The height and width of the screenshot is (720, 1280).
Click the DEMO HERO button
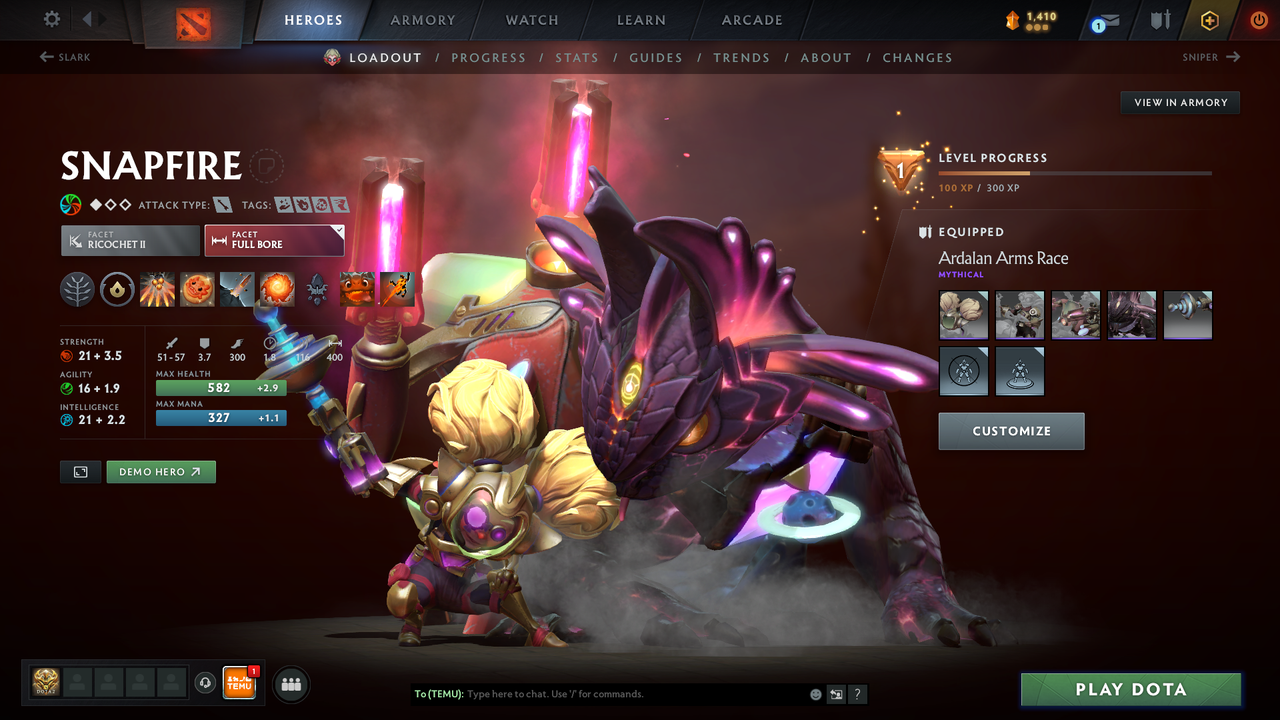point(161,471)
